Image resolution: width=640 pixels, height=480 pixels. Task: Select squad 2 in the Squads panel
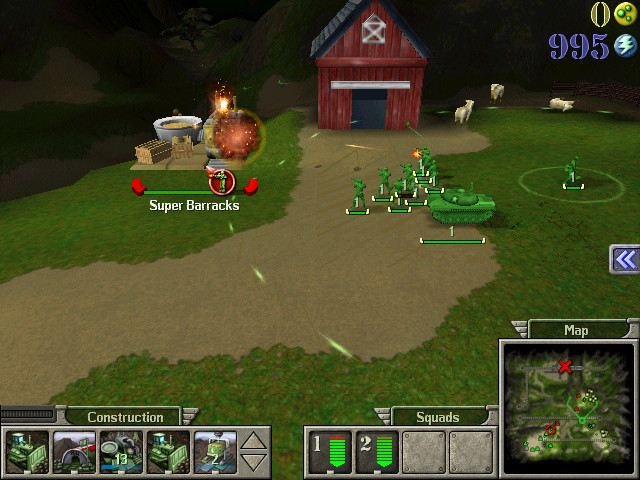pyautogui.click(x=375, y=451)
